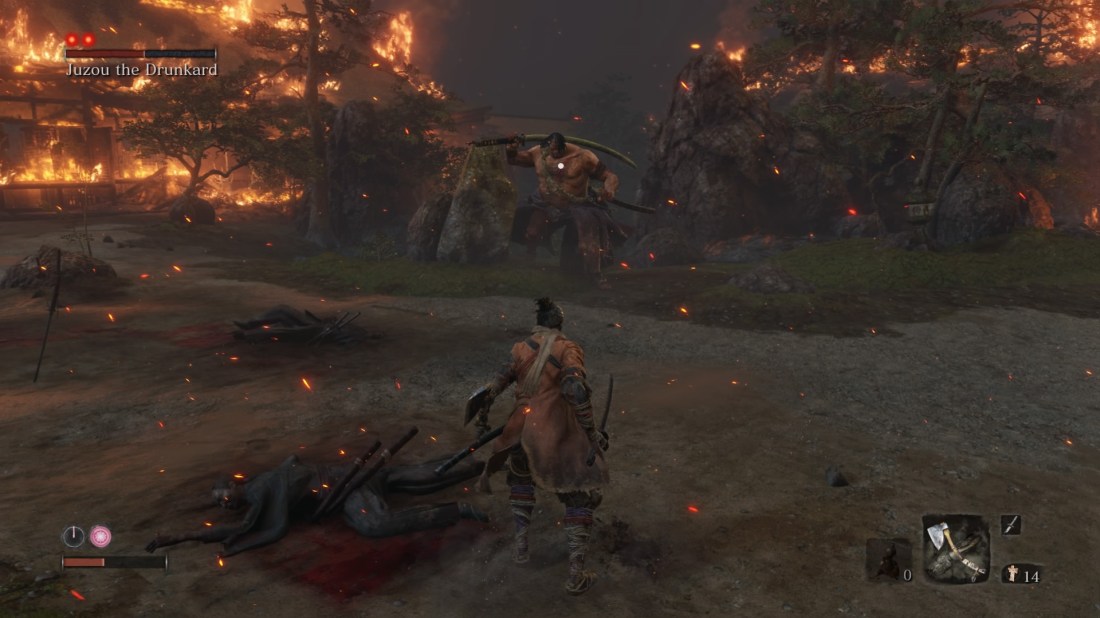1100x618 pixels.
Task: Select the Loaded Axe prosthetic tool icon
Action: (x=955, y=548)
